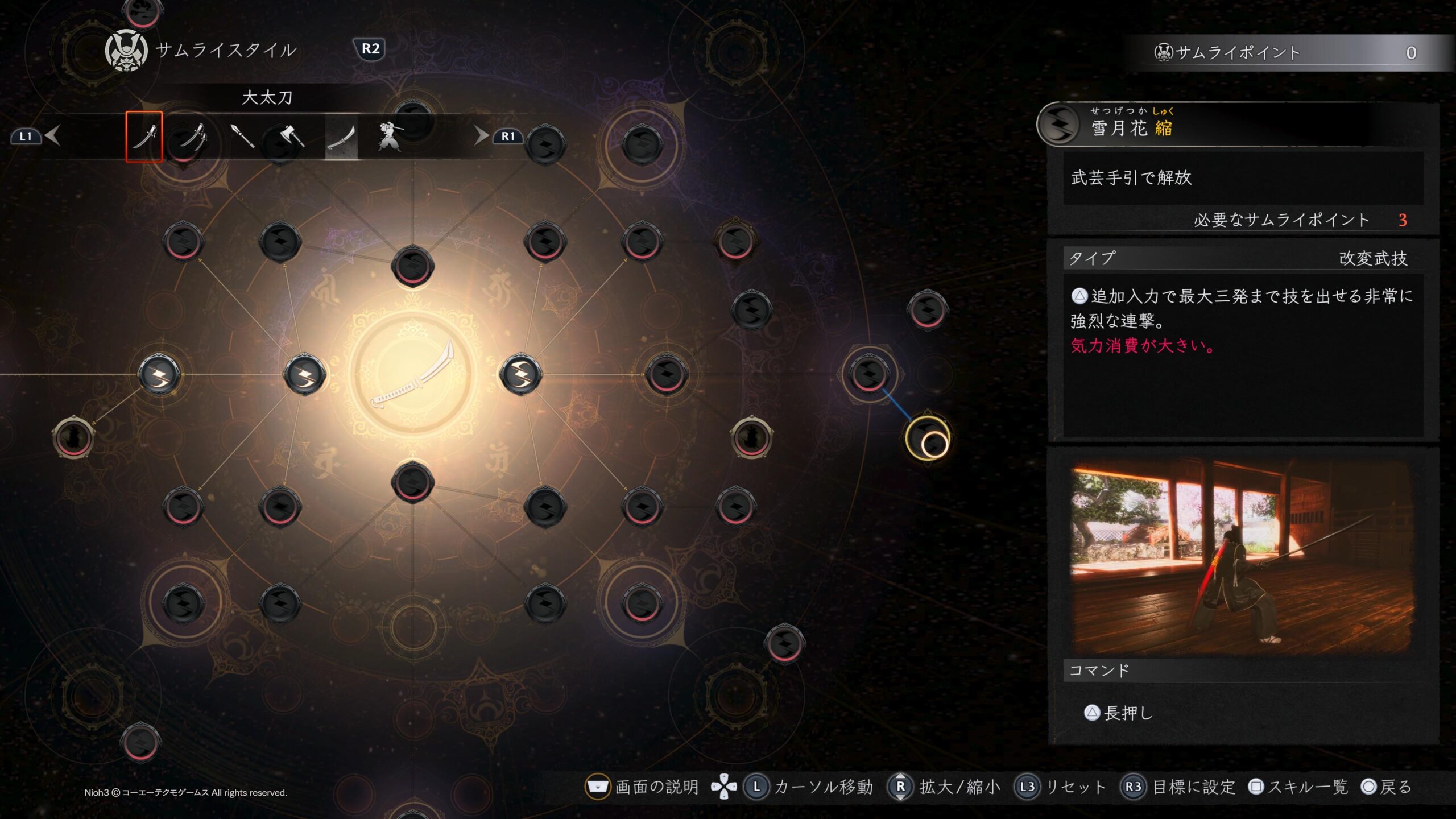This screenshot has height=819, width=1456.
Task: Select the single katana weapon tab
Action: [144, 136]
